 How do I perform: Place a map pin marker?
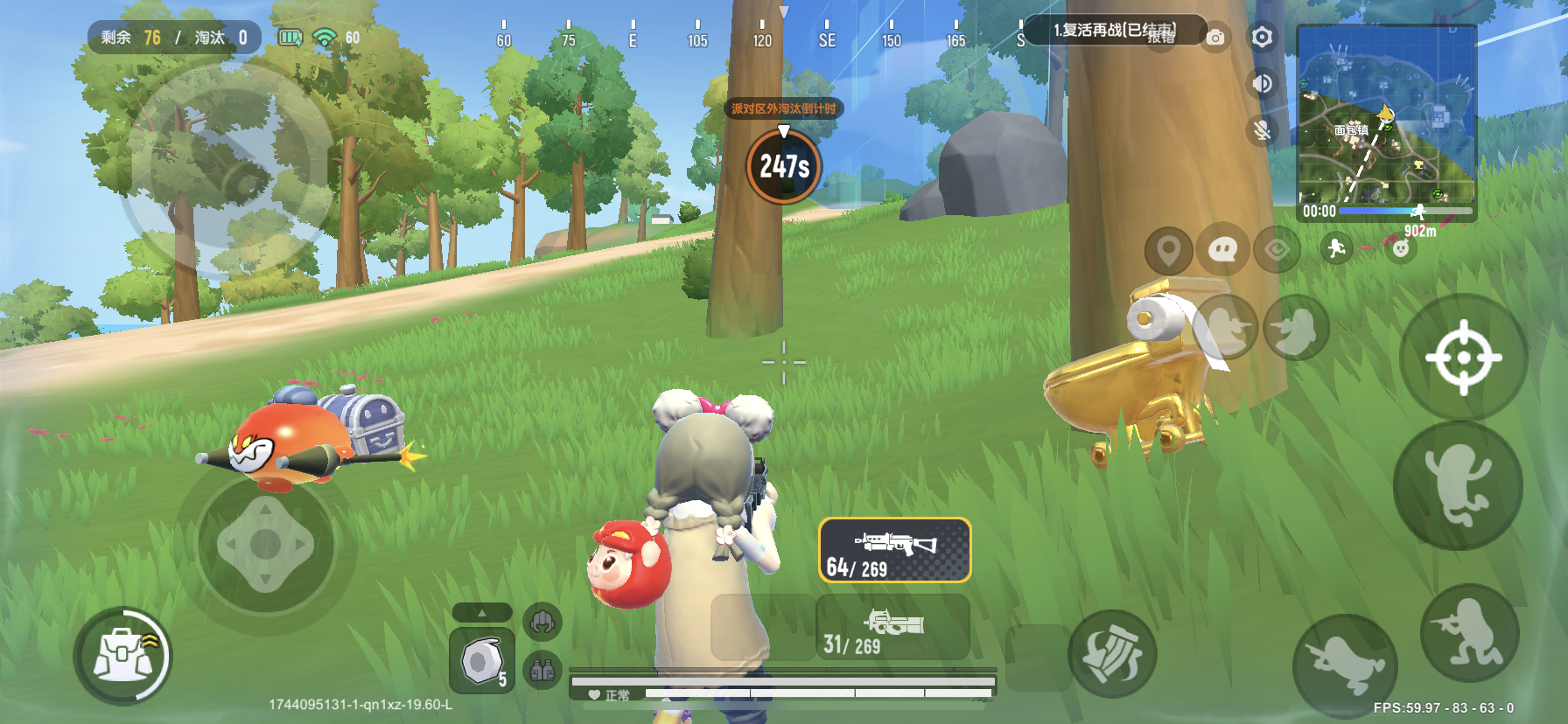pos(1168,251)
